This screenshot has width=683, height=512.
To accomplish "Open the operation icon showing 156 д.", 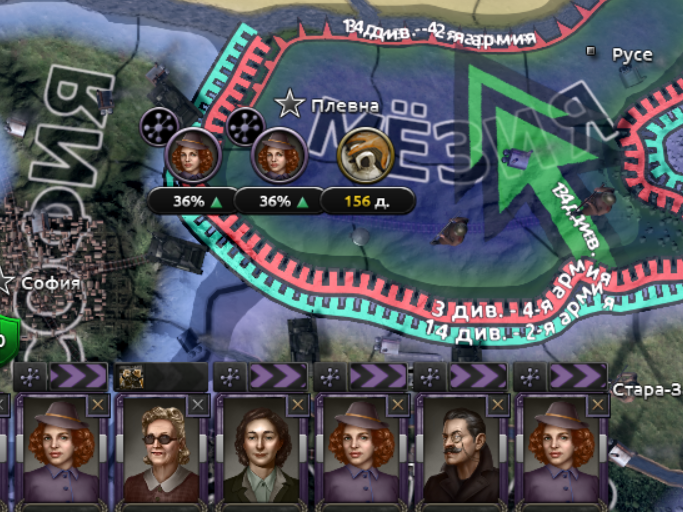I will [x=365, y=153].
